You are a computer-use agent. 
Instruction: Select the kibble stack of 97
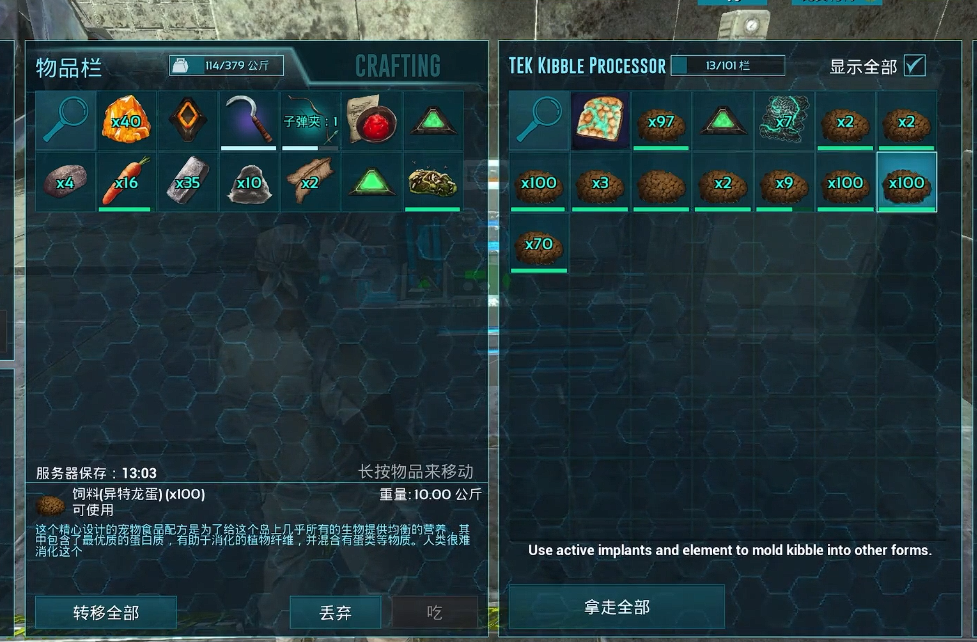coord(661,121)
